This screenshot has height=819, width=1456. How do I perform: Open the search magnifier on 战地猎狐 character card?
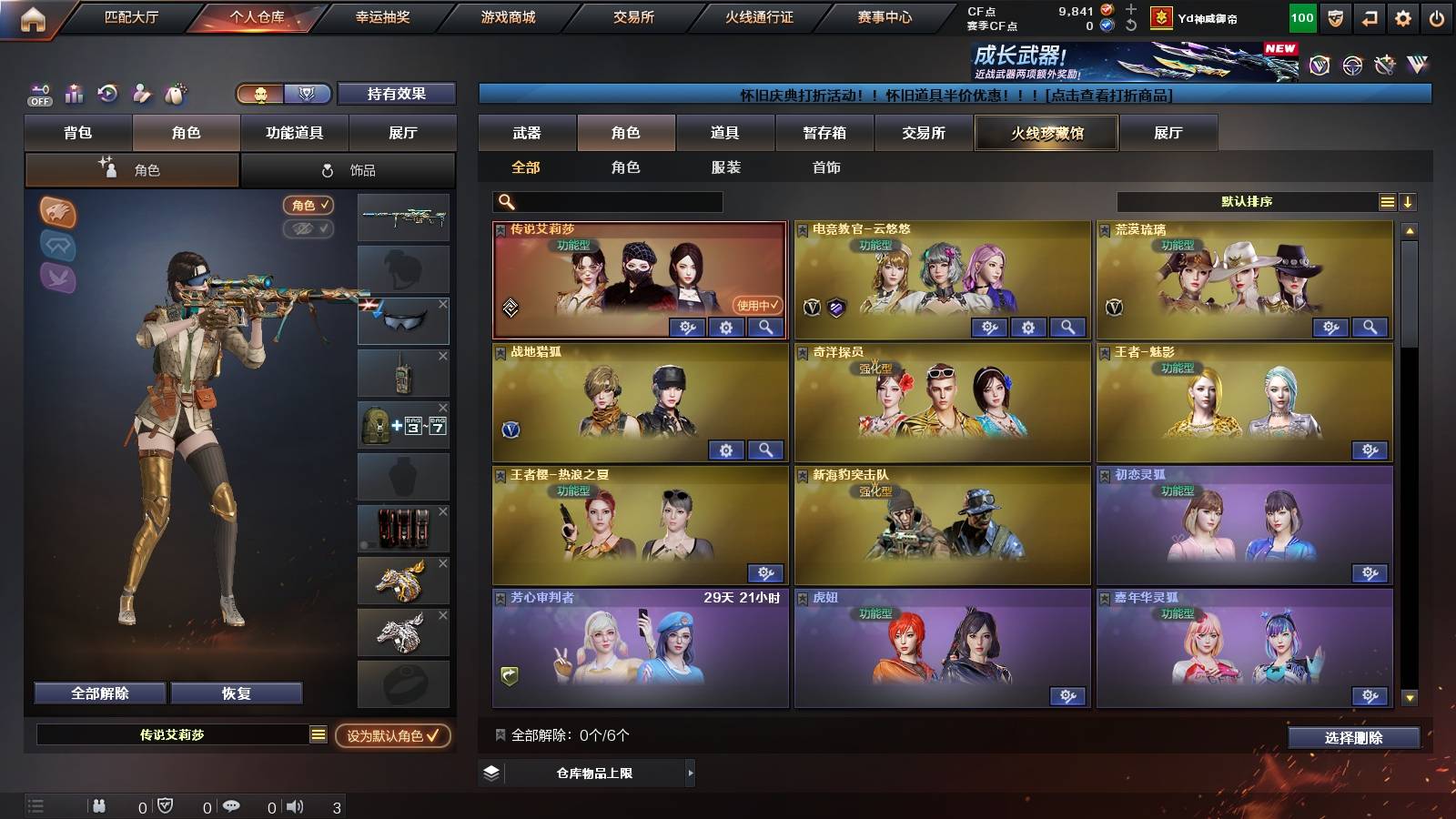pos(764,450)
